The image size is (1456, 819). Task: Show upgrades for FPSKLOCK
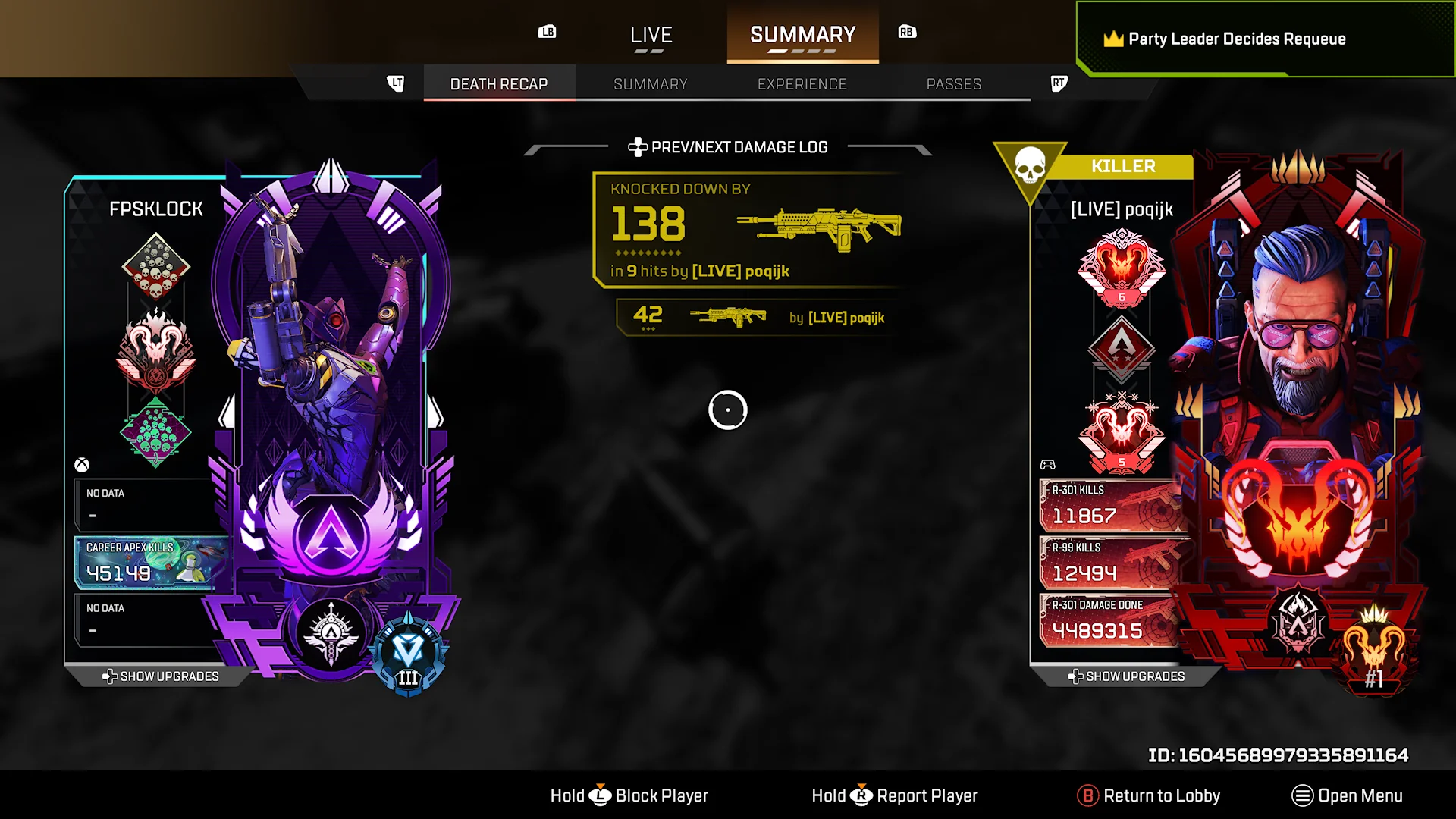(x=161, y=676)
